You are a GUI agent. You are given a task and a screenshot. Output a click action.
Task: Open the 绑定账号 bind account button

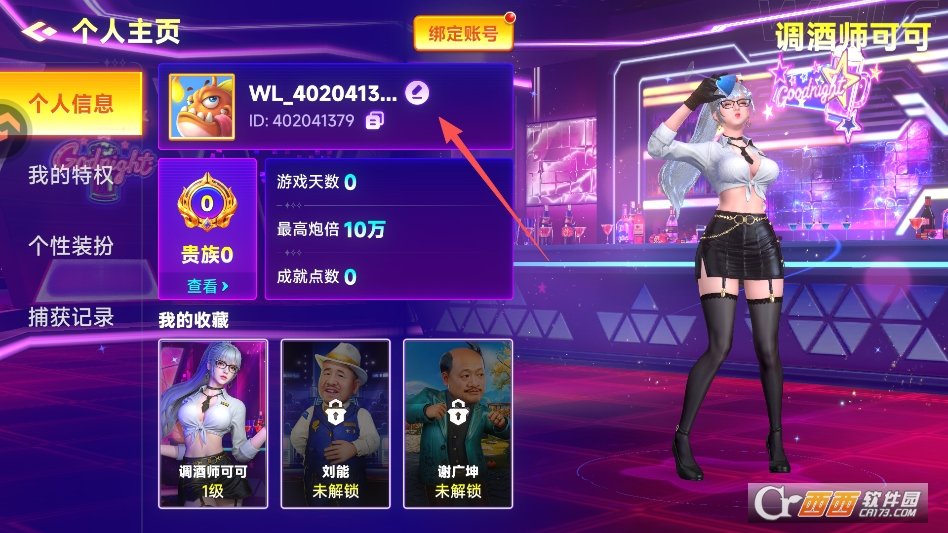pyautogui.click(x=463, y=34)
